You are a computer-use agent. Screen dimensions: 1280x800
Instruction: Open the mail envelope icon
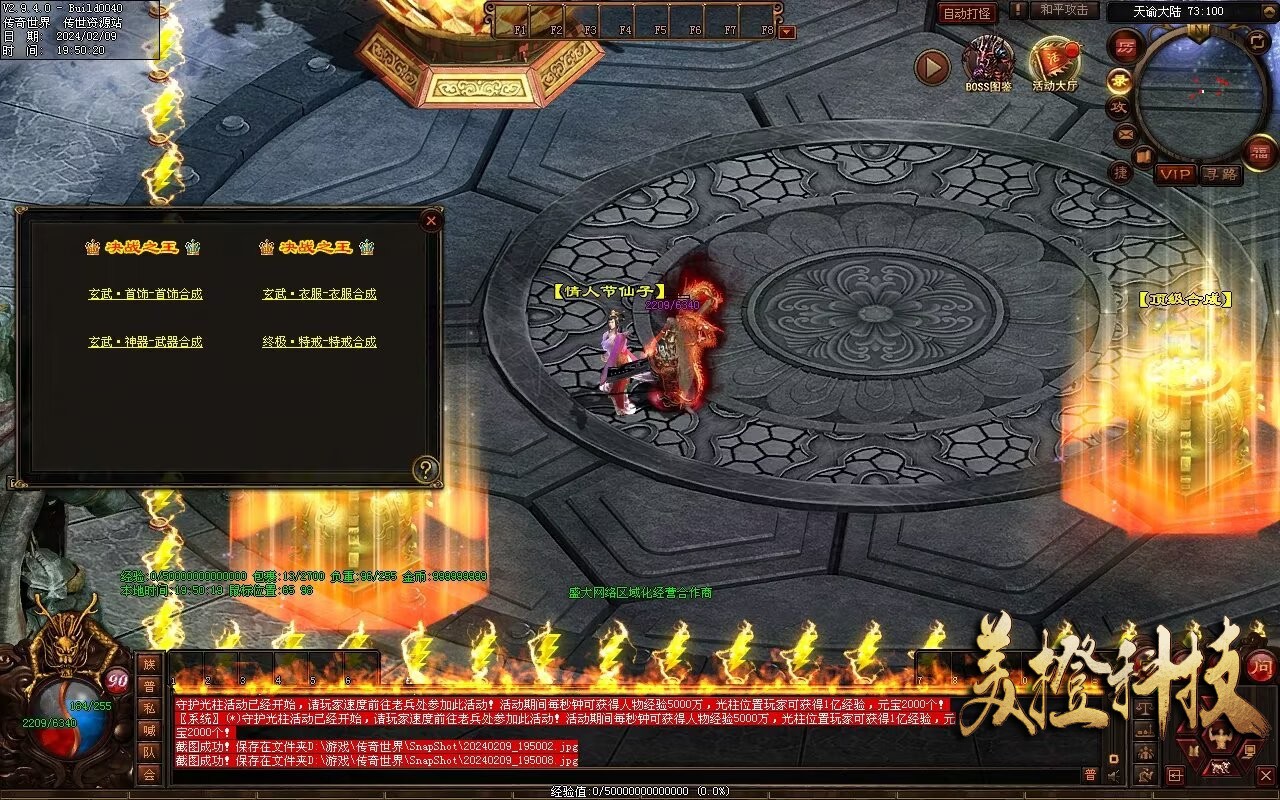[1126, 133]
